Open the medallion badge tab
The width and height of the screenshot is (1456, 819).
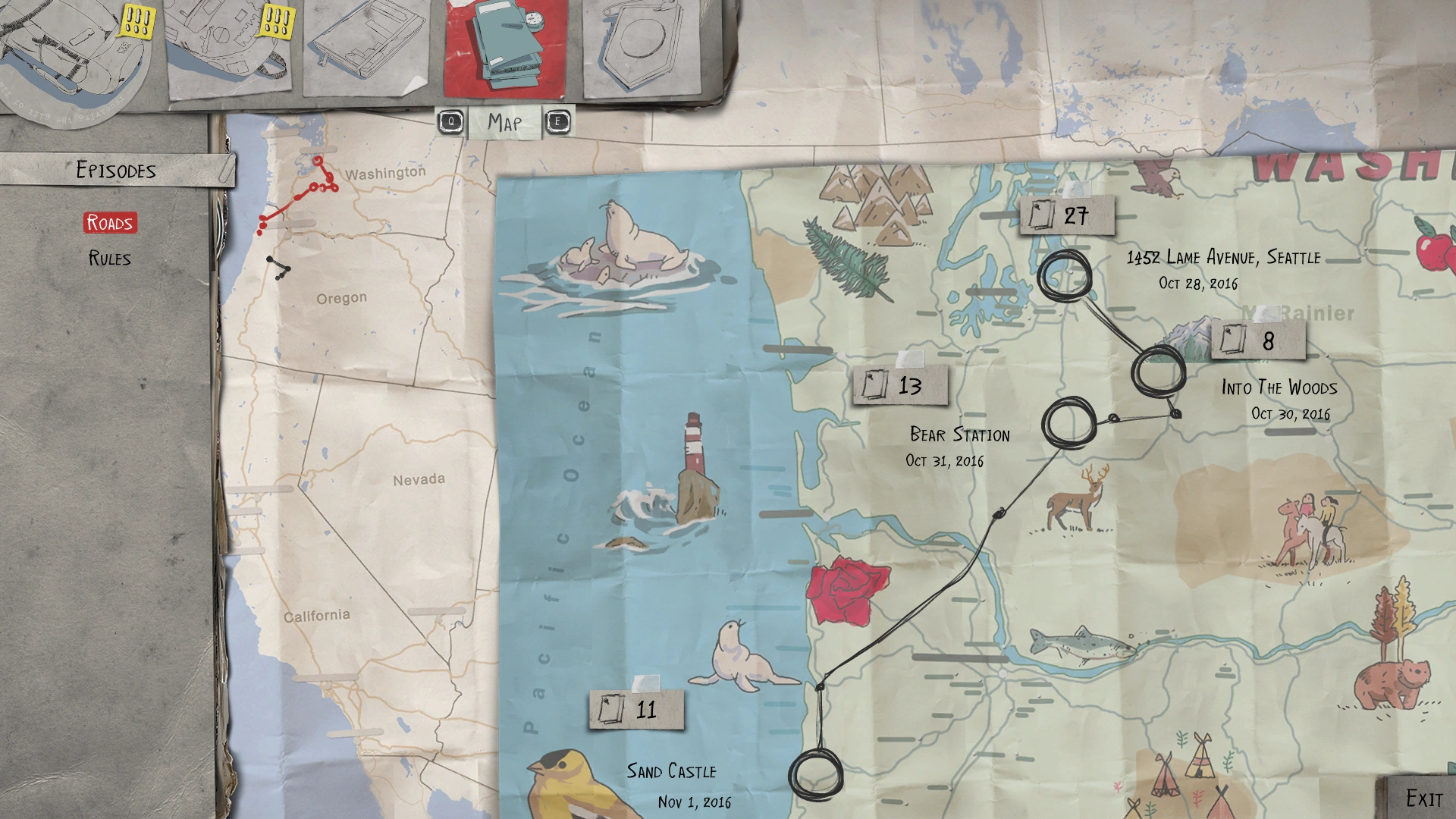(x=641, y=45)
